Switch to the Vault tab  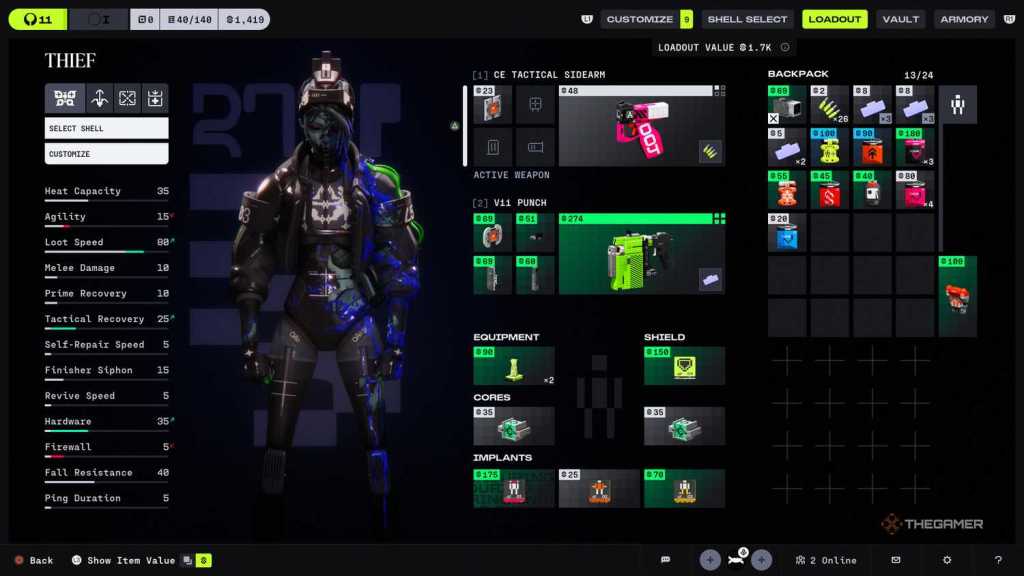[901, 19]
